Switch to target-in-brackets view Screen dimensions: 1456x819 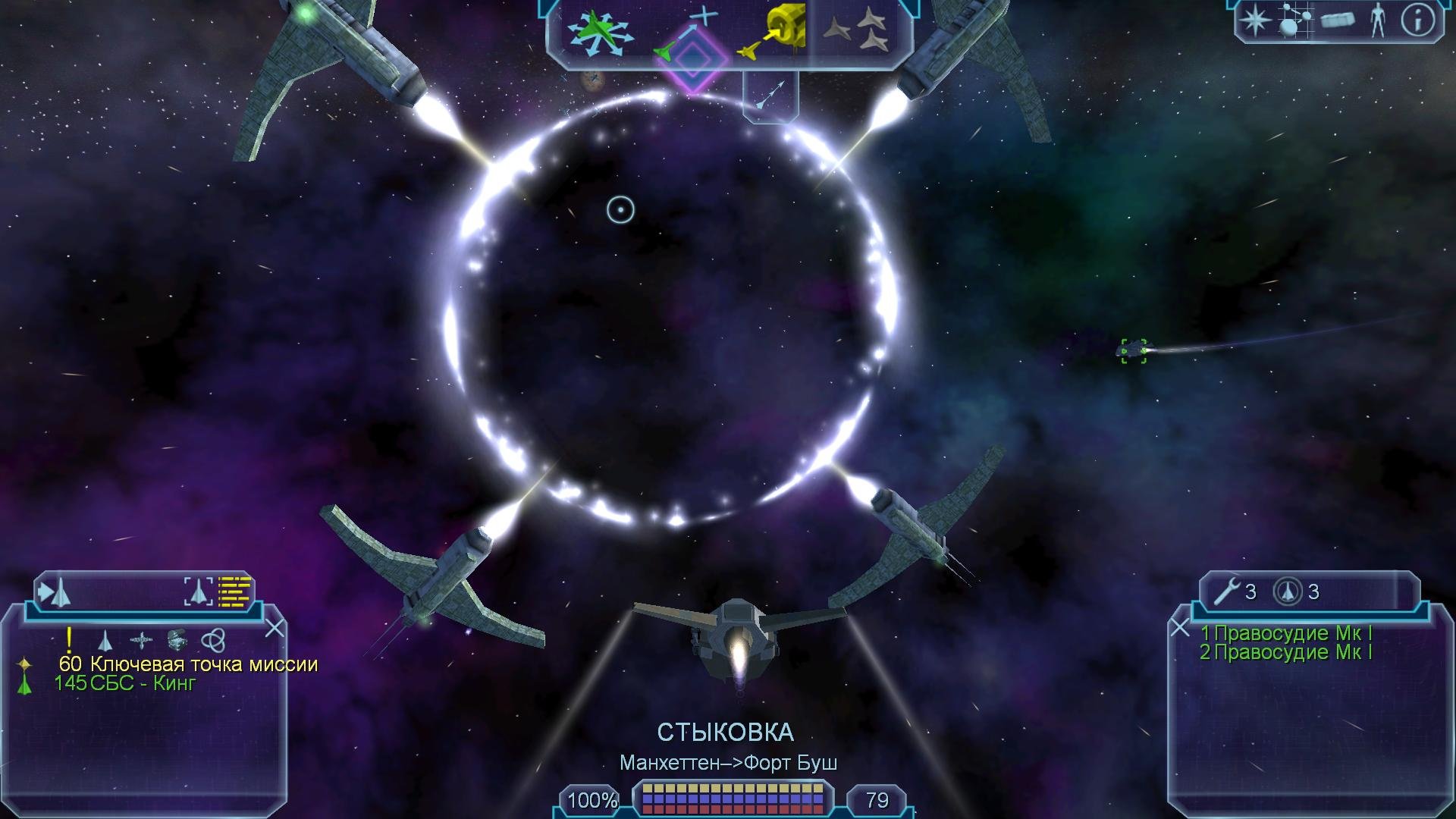[x=199, y=591]
